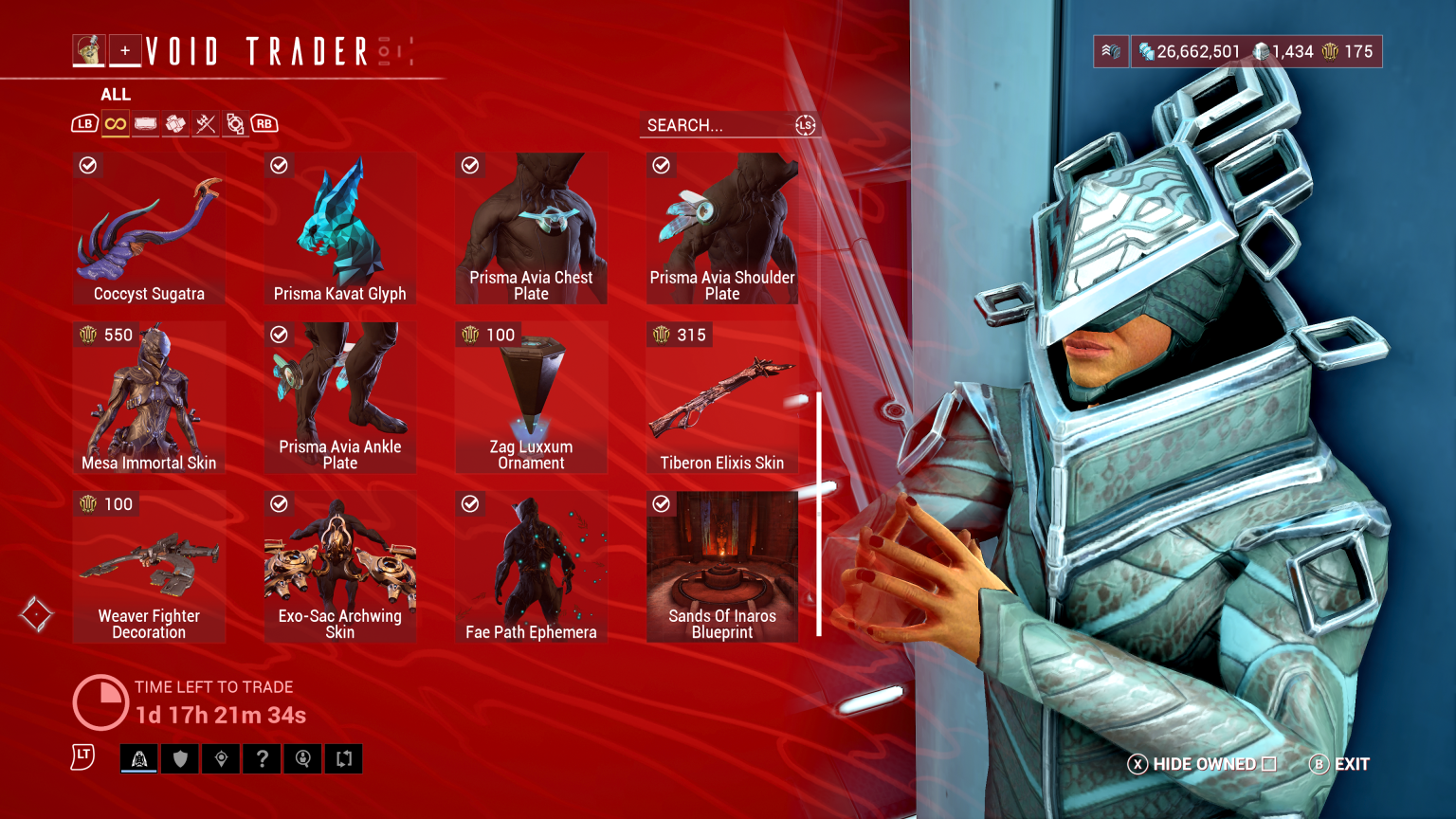
Task: Toggle the Hide Owned checkbox
Action: pyautogui.click(x=1270, y=763)
